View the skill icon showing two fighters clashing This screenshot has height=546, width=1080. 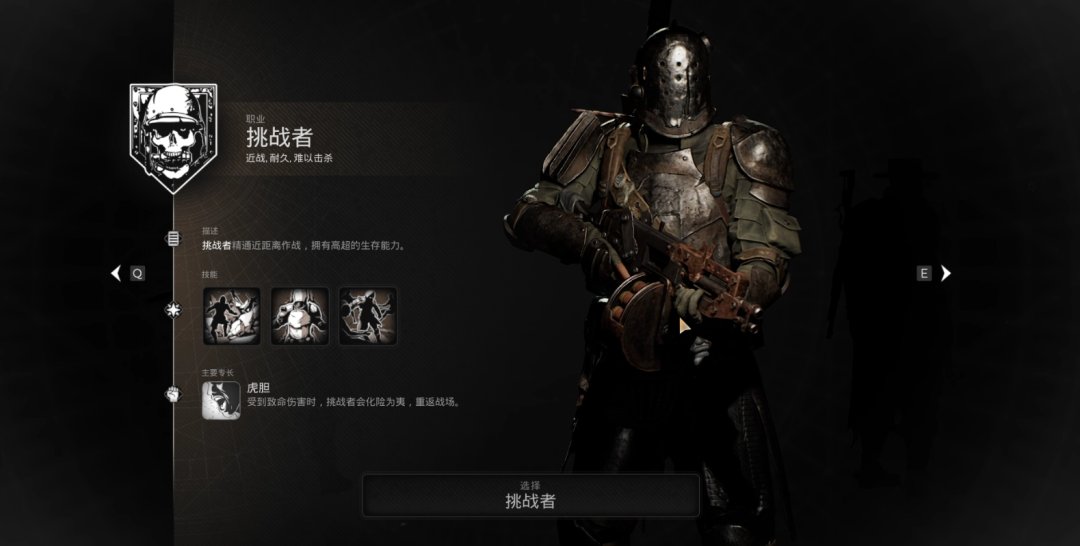[232, 316]
